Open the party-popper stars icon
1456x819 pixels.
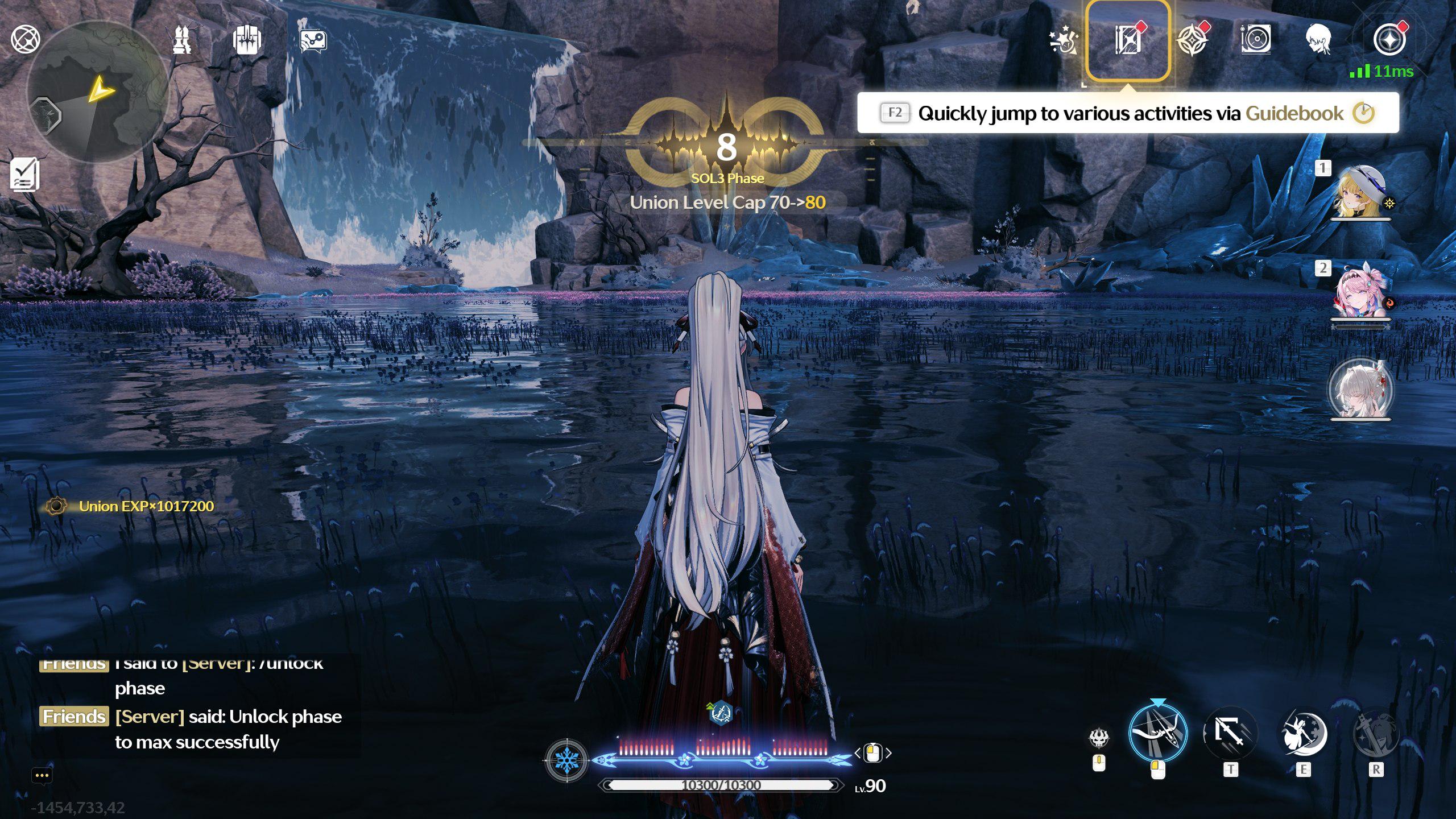click(1062, 40)
